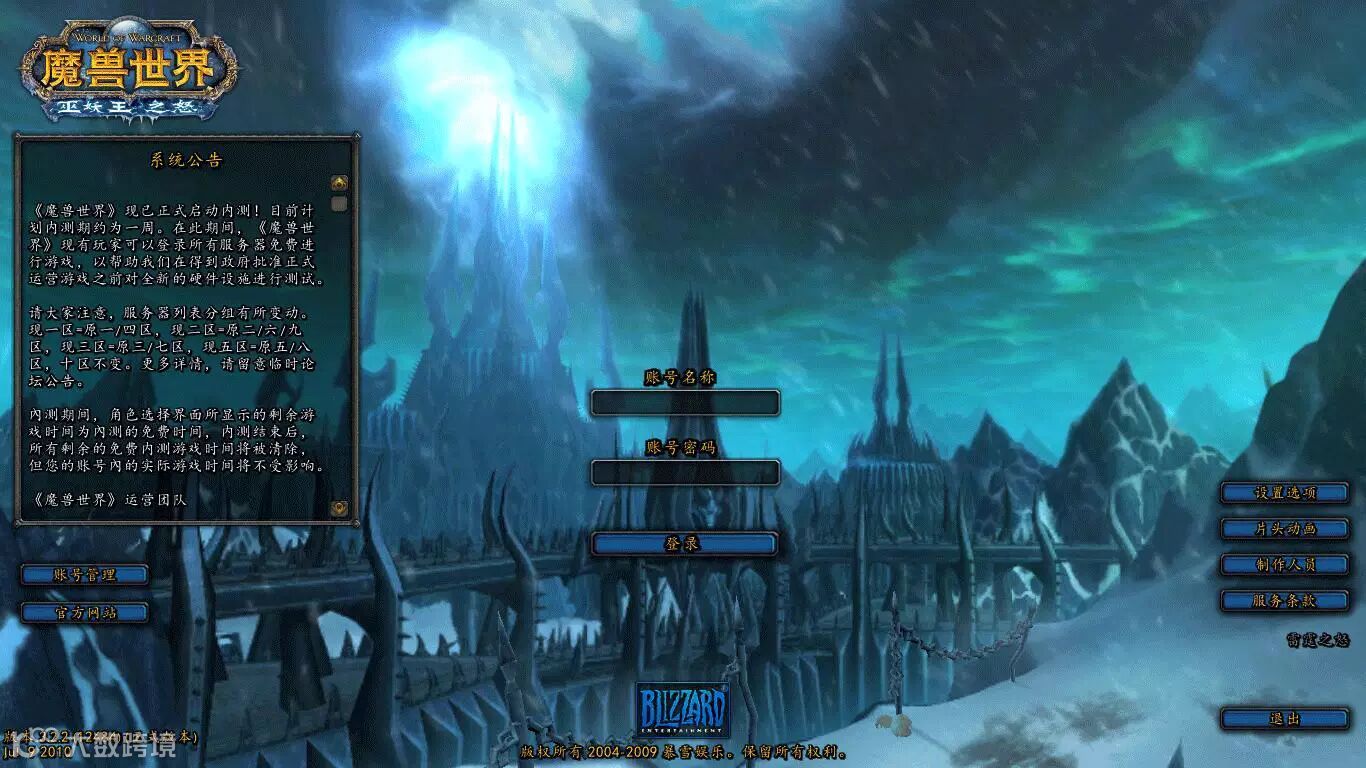Show the credits (制作人员)
The image size is (1366, 768).
(1285, 564)
